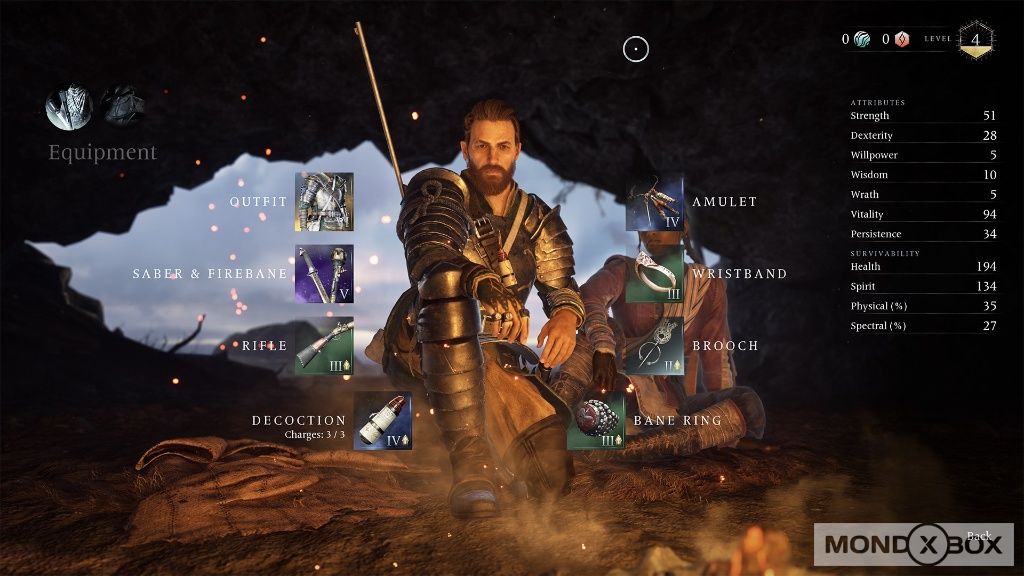Select the Outfit armor slot
Viewport: 1024px width, 576px height.
point(324,202)
